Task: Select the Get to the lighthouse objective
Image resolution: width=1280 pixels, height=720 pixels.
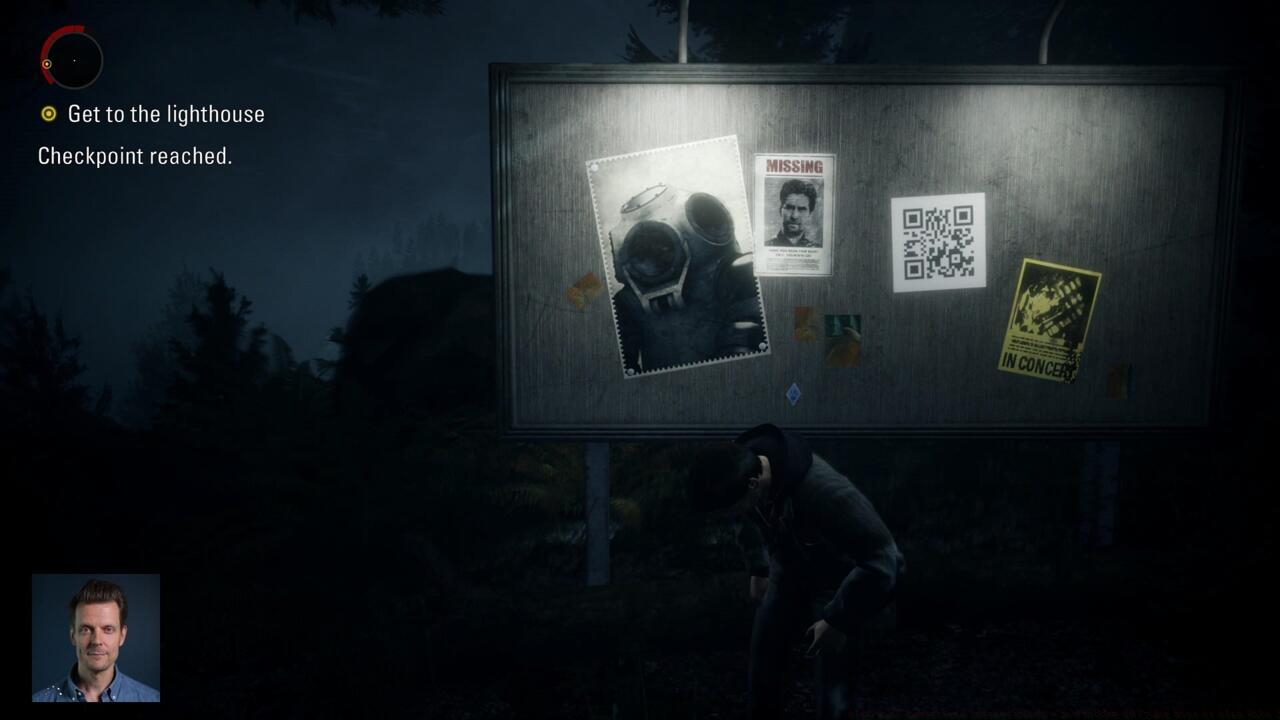Action: click(x=164, y=114)
